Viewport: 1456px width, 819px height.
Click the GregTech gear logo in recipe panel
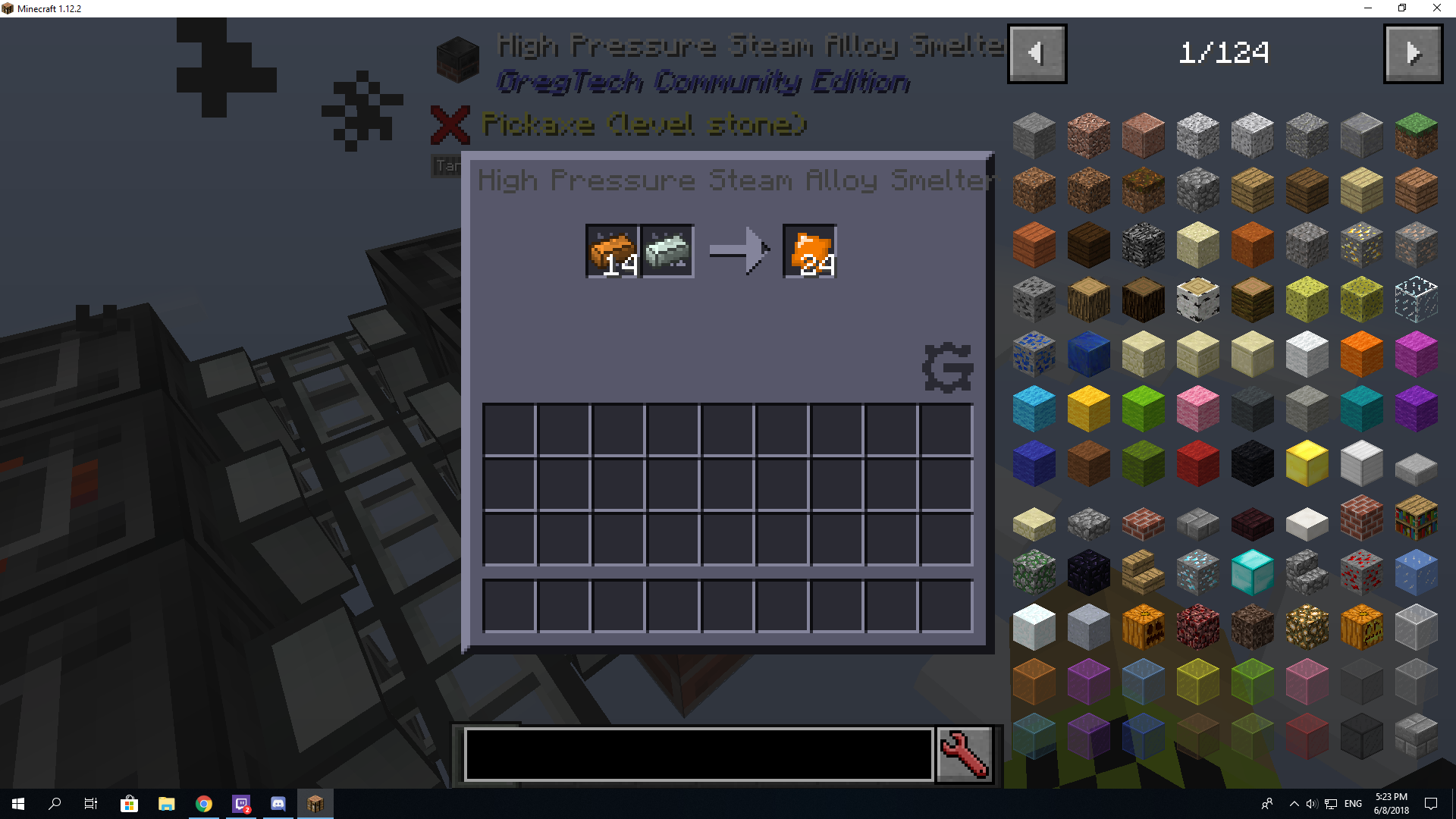point(948,368)
